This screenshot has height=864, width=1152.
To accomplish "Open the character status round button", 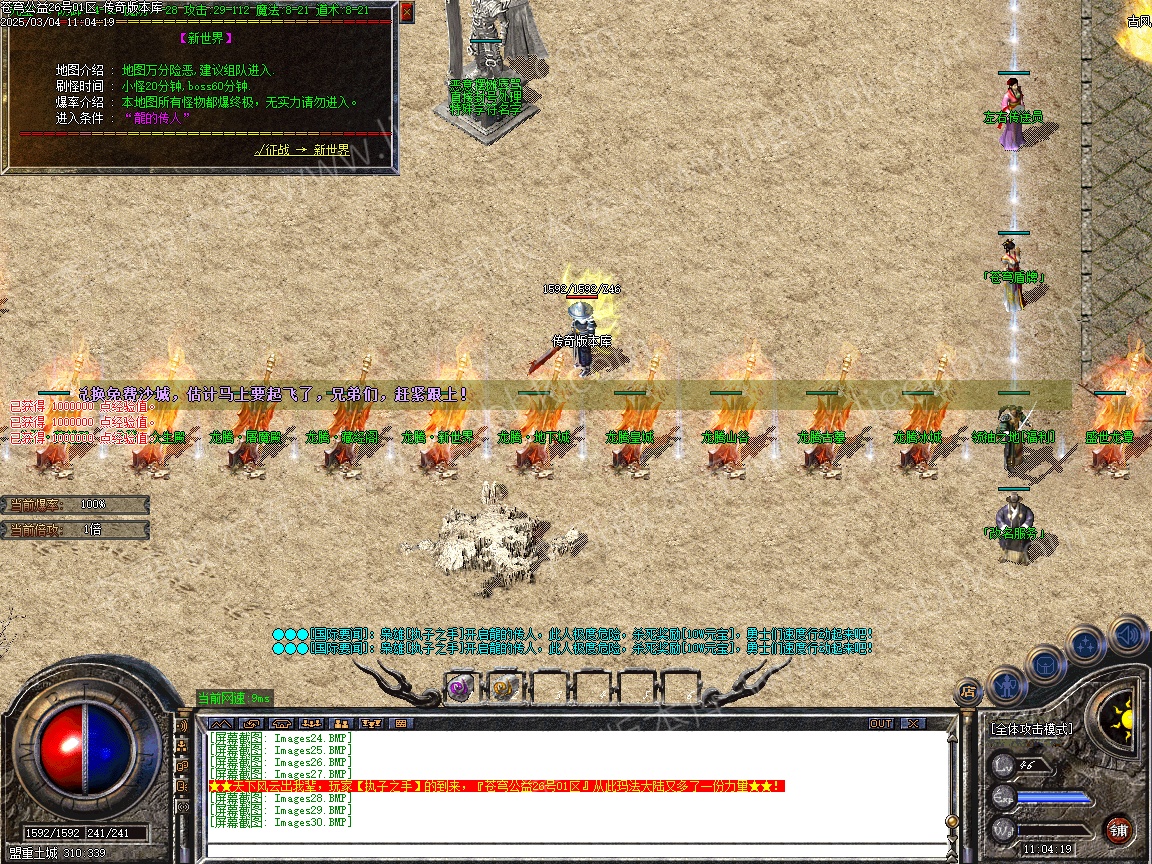I will click(1005, 684).
